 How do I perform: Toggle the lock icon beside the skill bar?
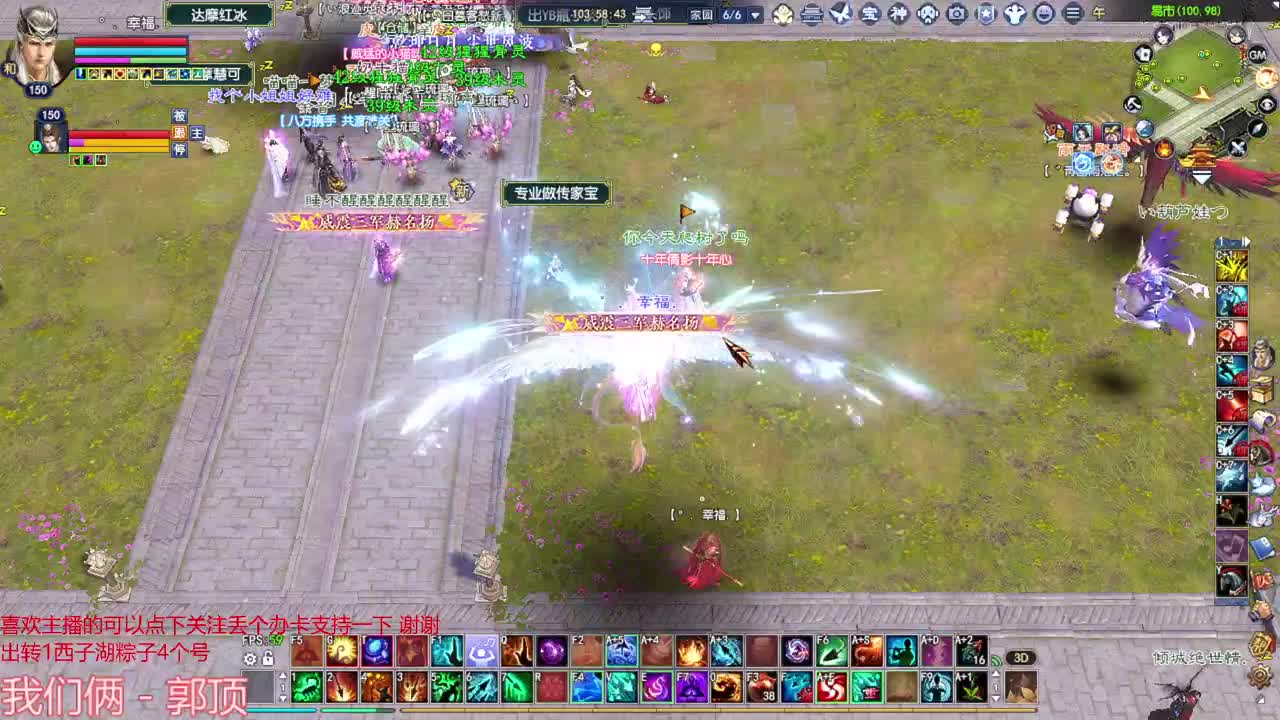tap(267, 658)
